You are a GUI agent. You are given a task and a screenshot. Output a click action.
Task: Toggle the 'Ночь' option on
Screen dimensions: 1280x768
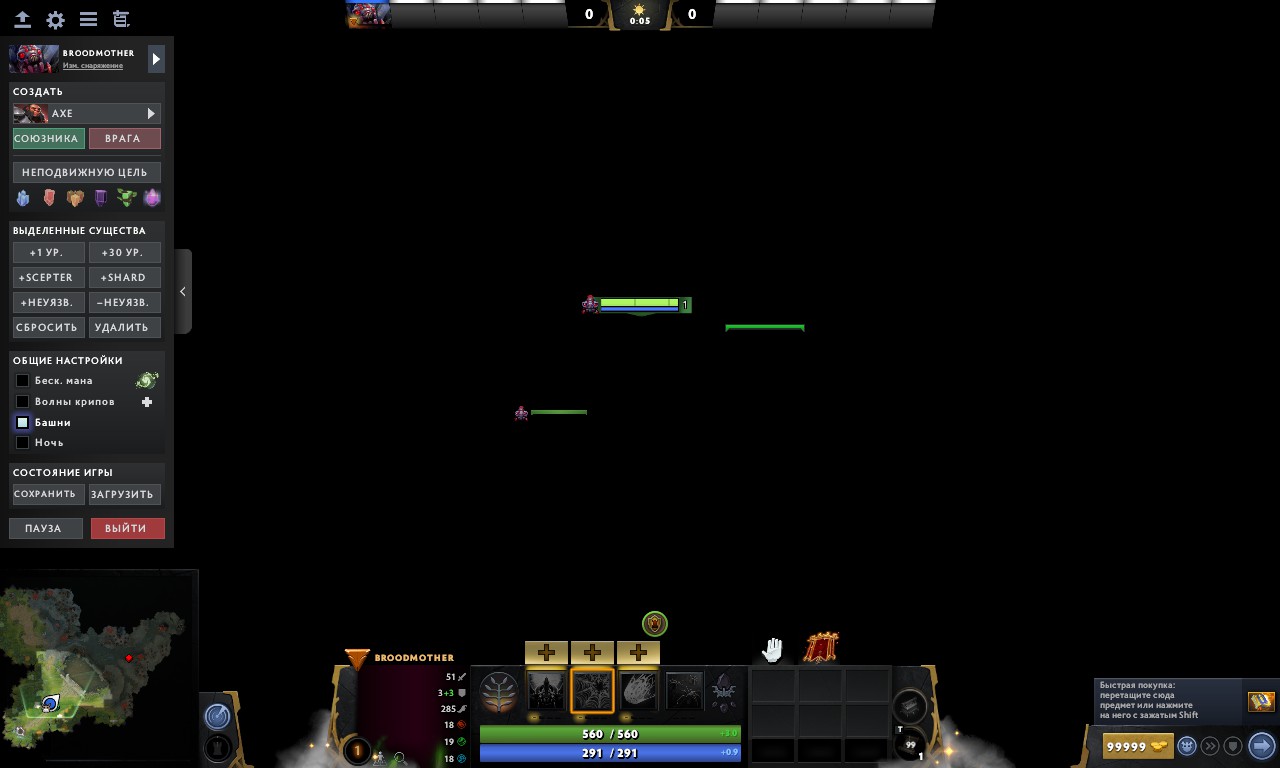22,442
